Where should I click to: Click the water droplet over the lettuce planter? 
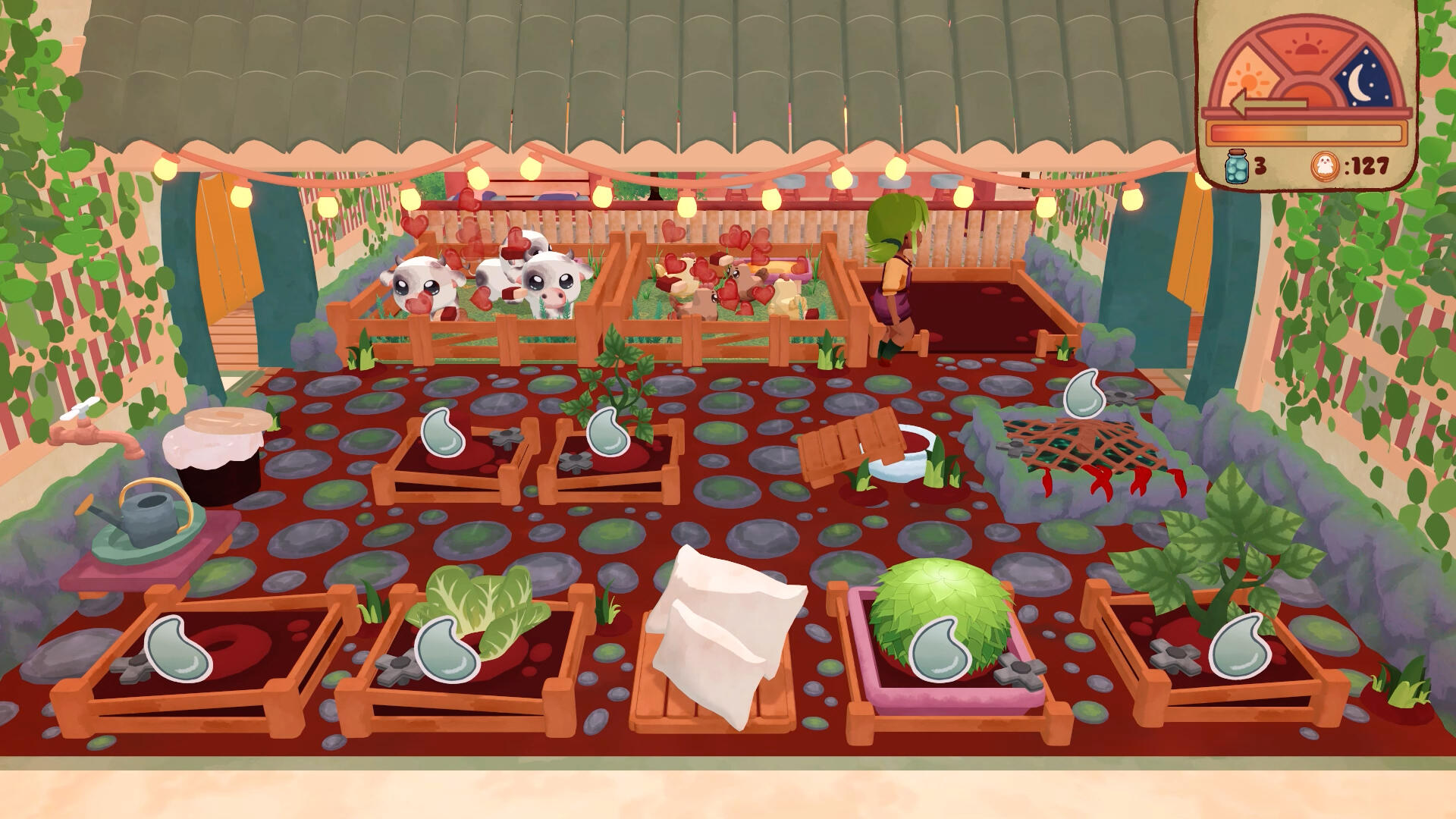[x=447, y=649]
